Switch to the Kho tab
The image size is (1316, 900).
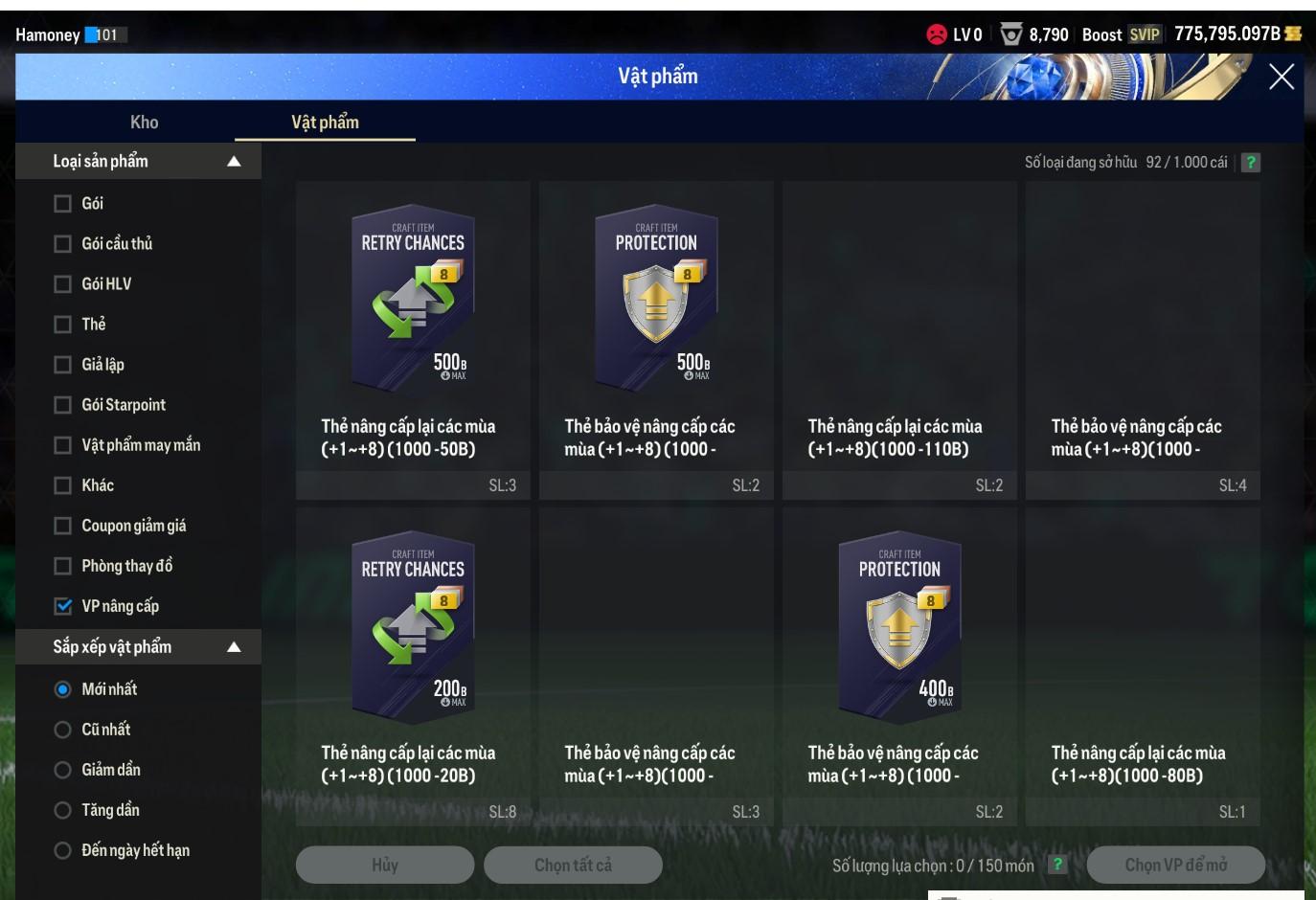pos(144,123)
